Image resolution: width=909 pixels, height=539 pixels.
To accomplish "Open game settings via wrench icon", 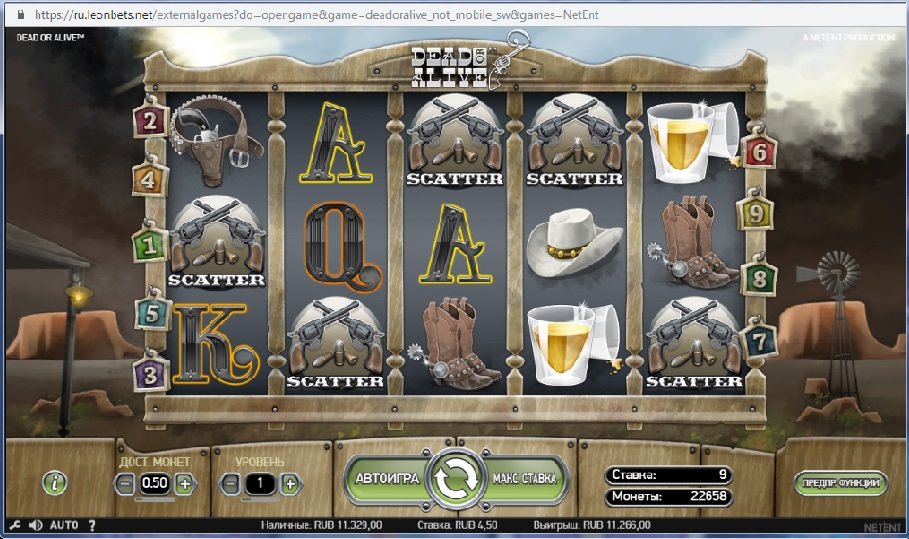I will 14,524.
